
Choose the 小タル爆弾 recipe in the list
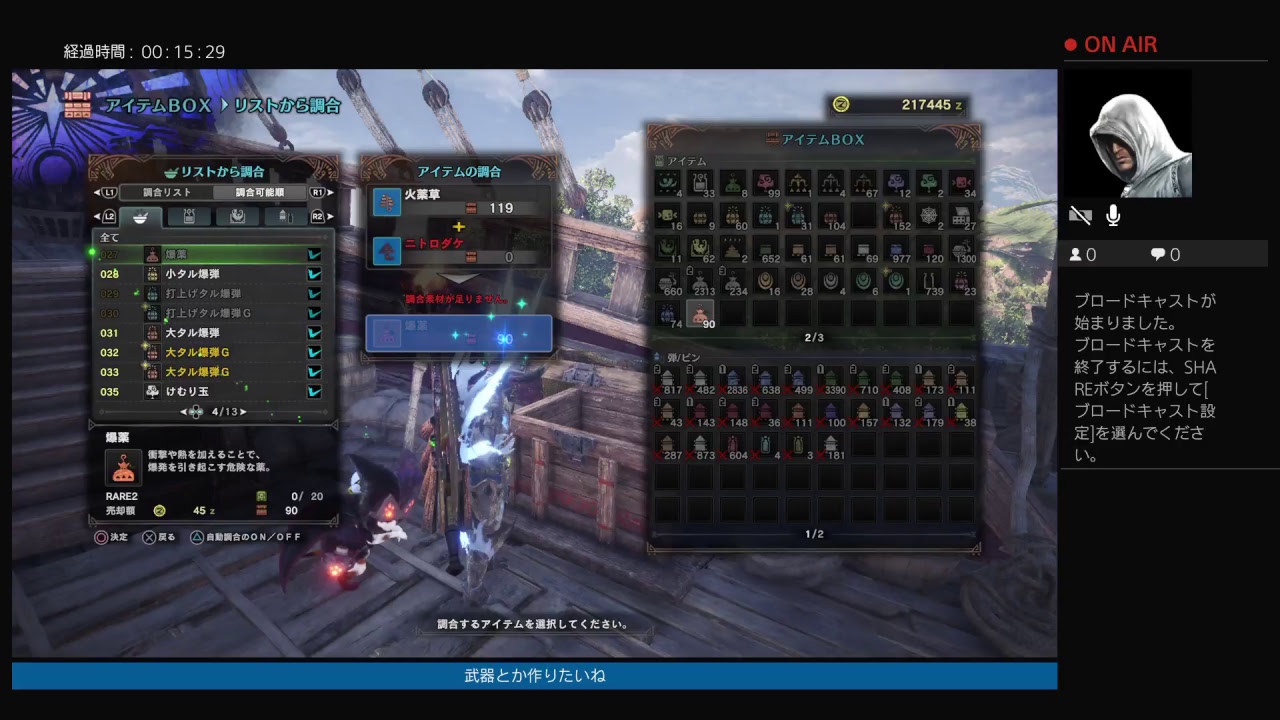coord(210,274)
